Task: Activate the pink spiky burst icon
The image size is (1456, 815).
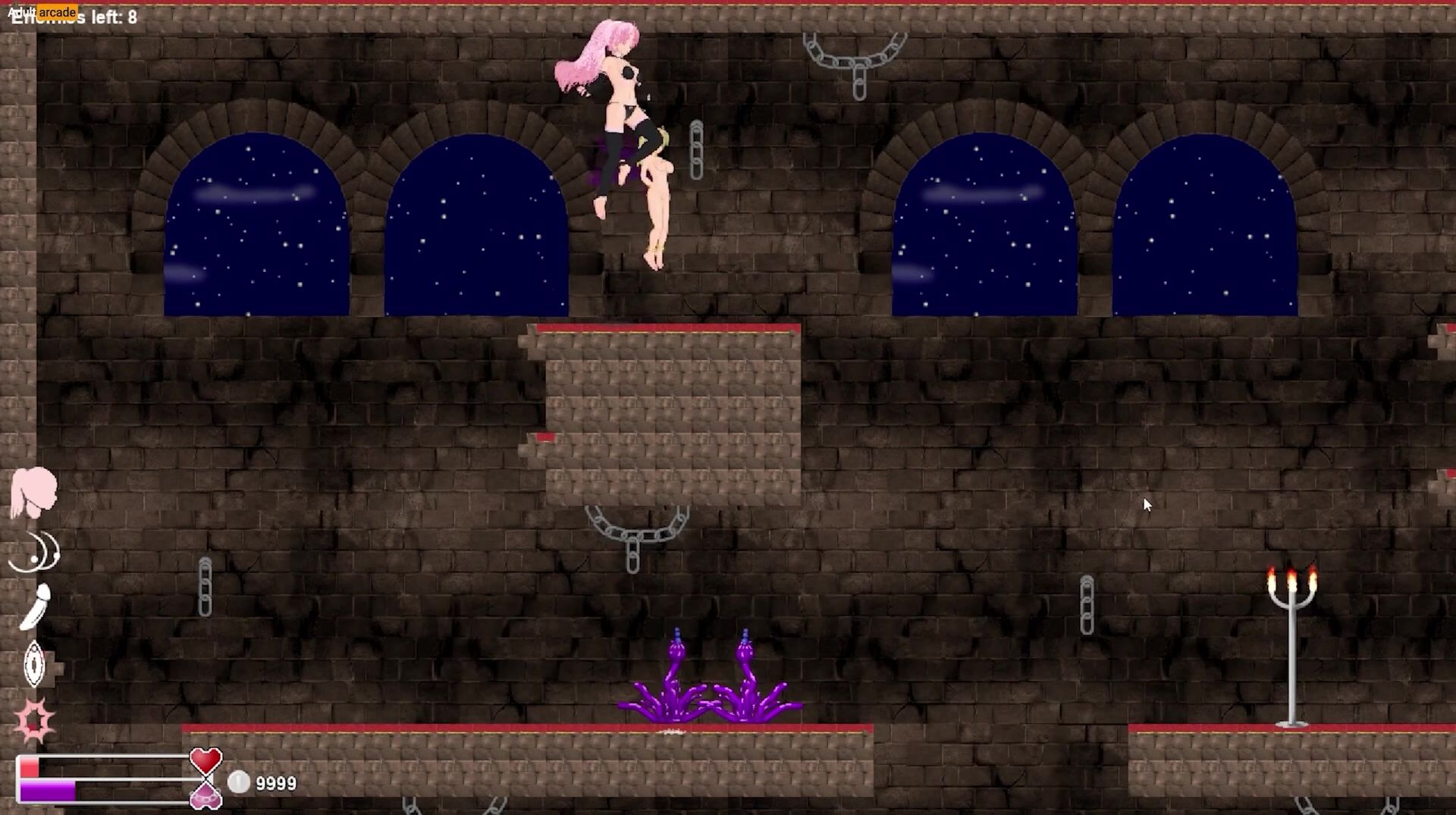Action: tap(35, 719)
